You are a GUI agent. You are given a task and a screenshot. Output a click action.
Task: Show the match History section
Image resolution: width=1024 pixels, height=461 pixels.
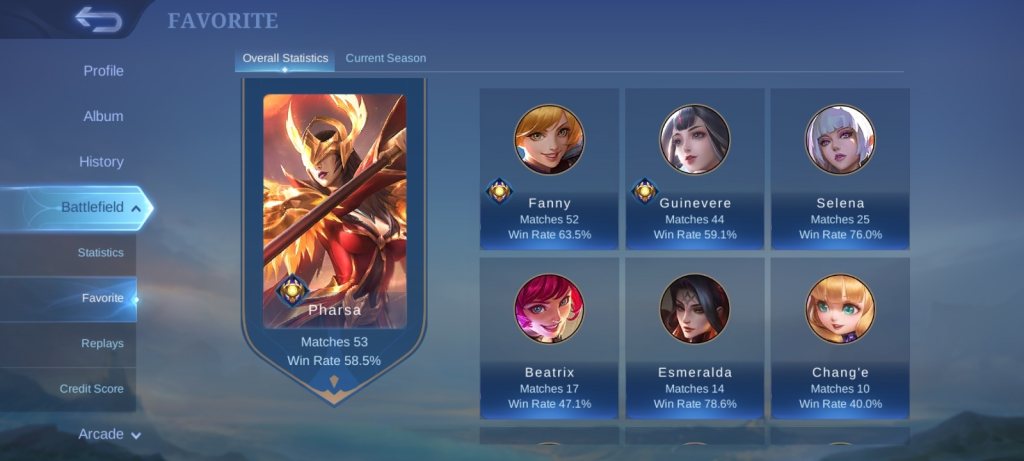click(x=101, y=161)
